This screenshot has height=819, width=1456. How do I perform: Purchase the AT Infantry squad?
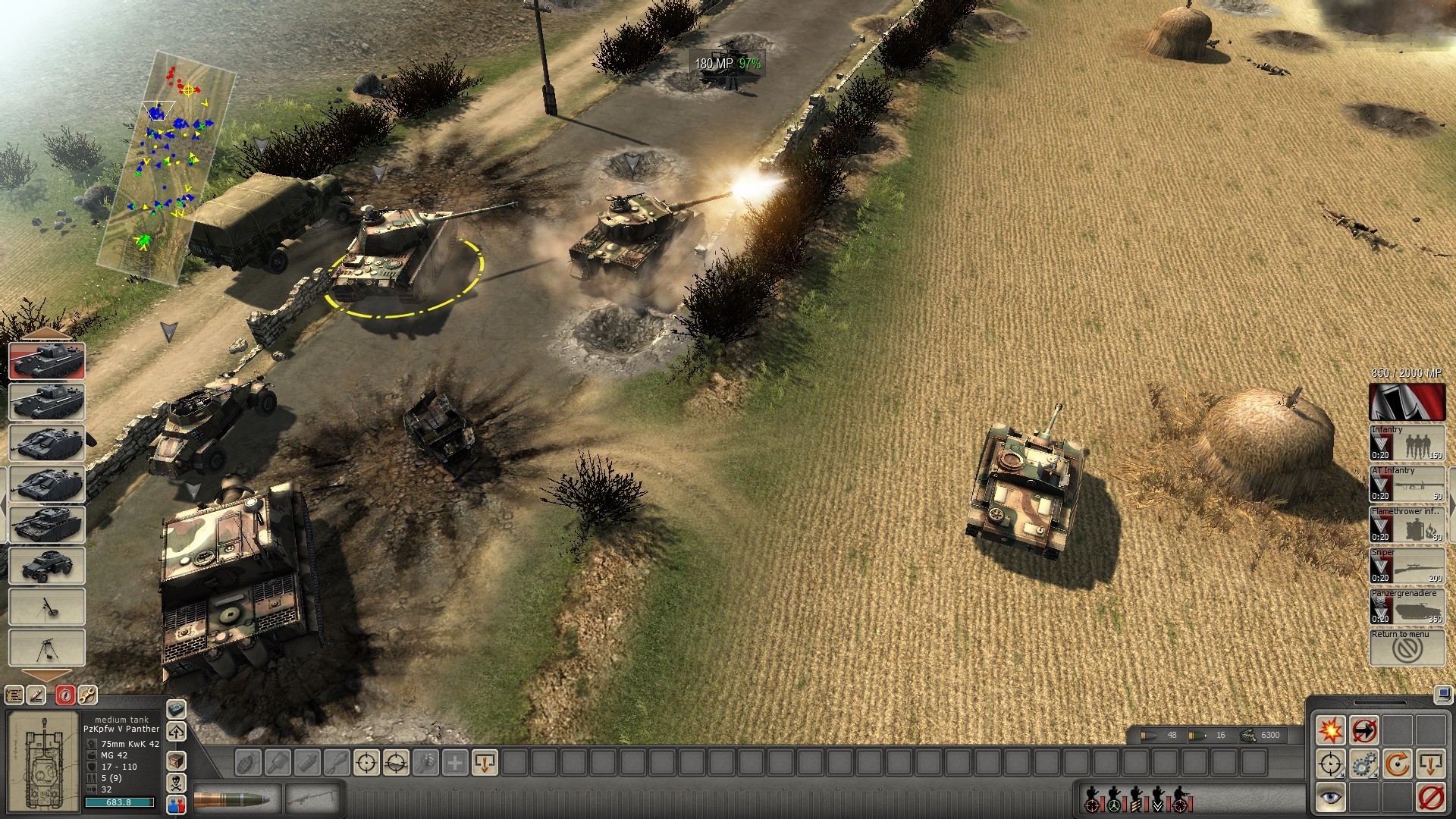[1407, 483]
